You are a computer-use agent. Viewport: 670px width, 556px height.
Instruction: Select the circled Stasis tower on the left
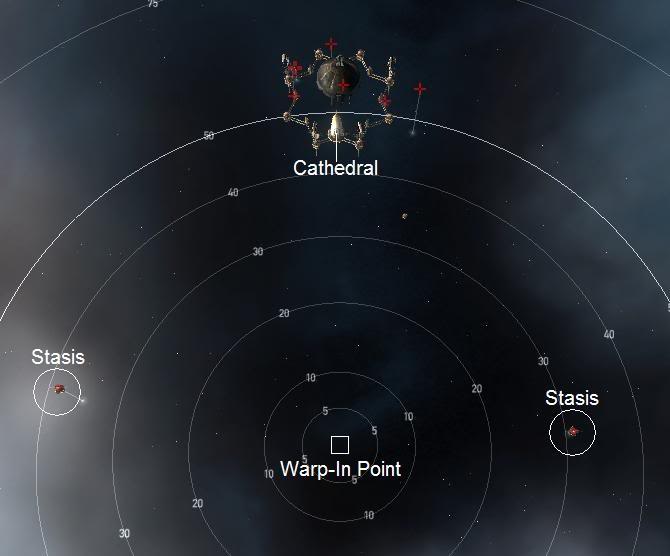coord(59,389)
